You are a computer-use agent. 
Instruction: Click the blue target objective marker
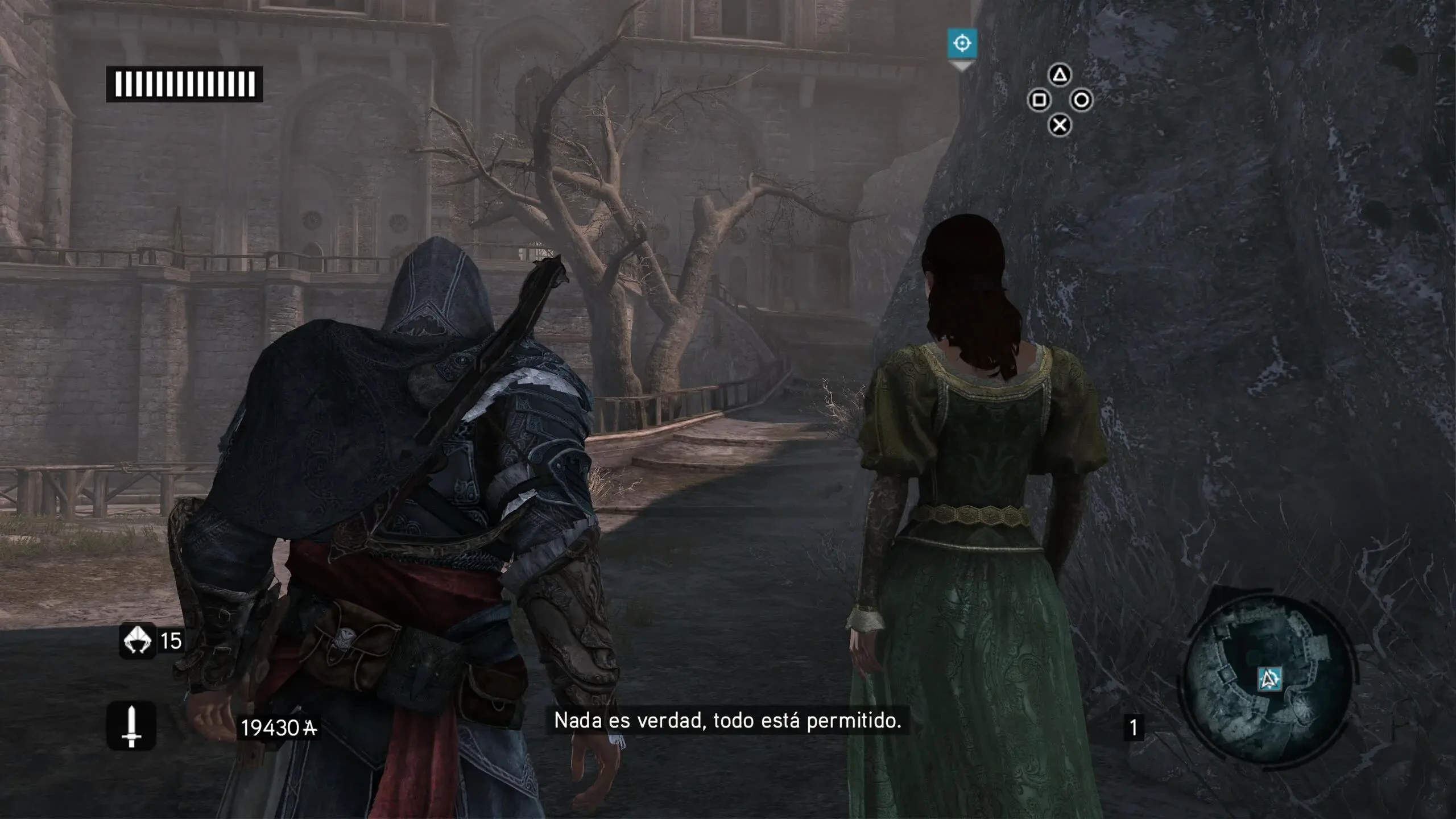962,43
